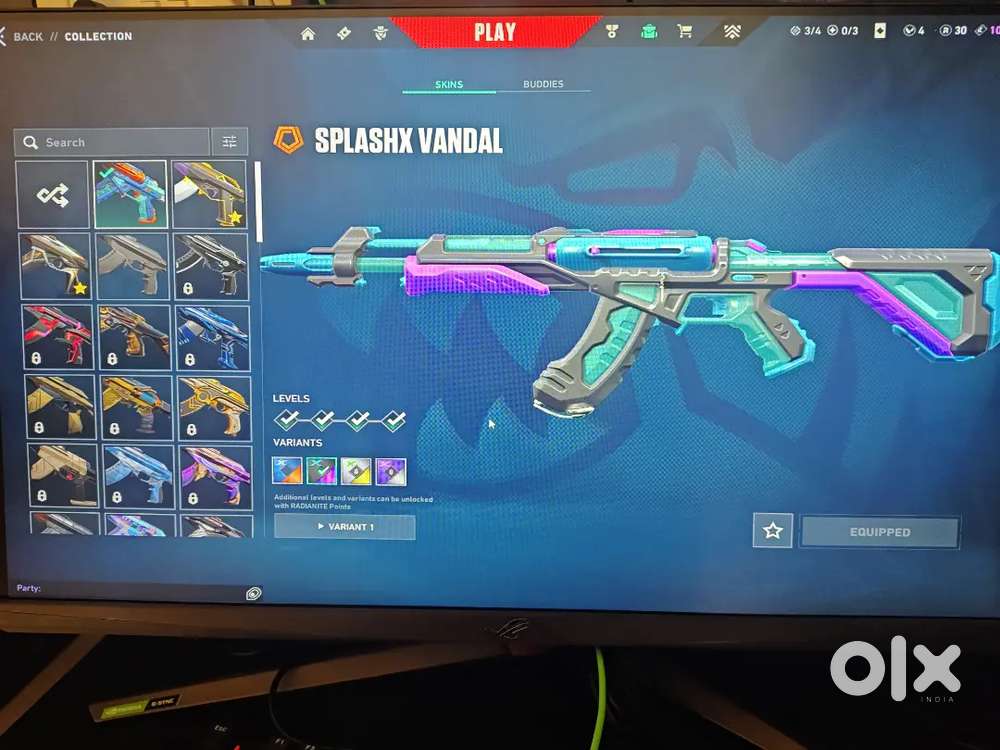Pick the purple variant swatch

pyautogui.click(x=391, y=470)
